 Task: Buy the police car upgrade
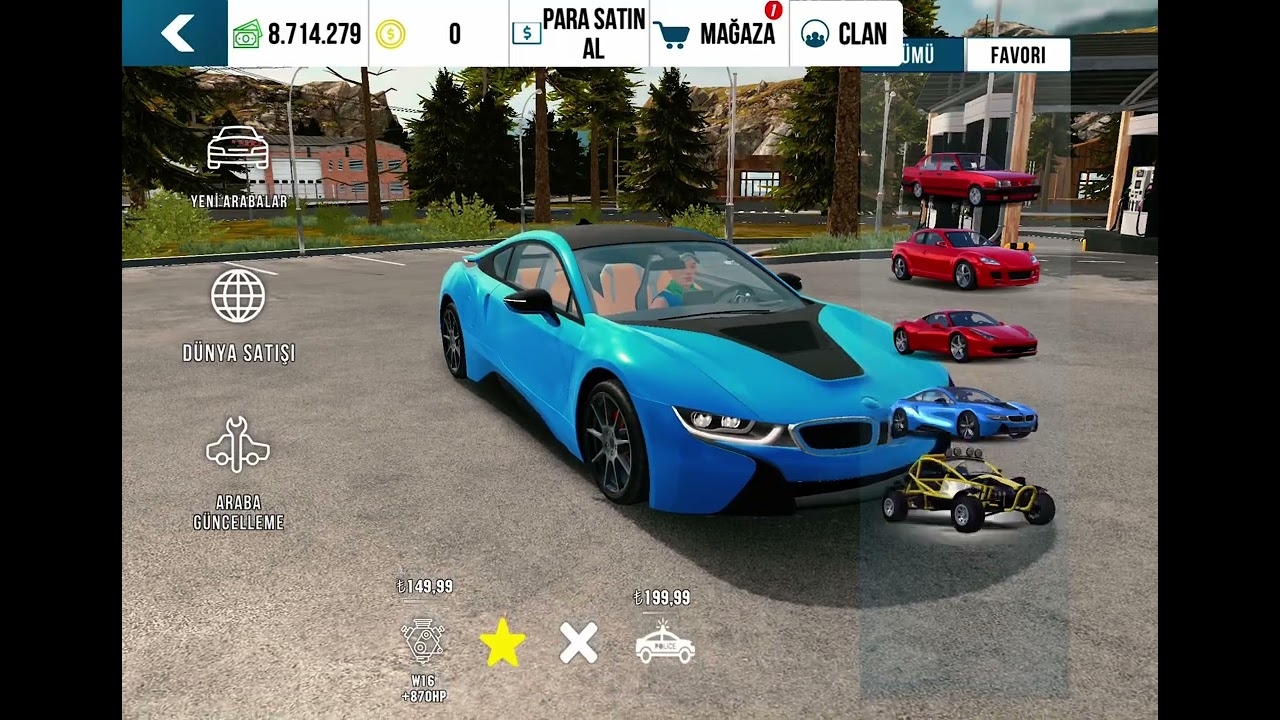coord(665,642)
